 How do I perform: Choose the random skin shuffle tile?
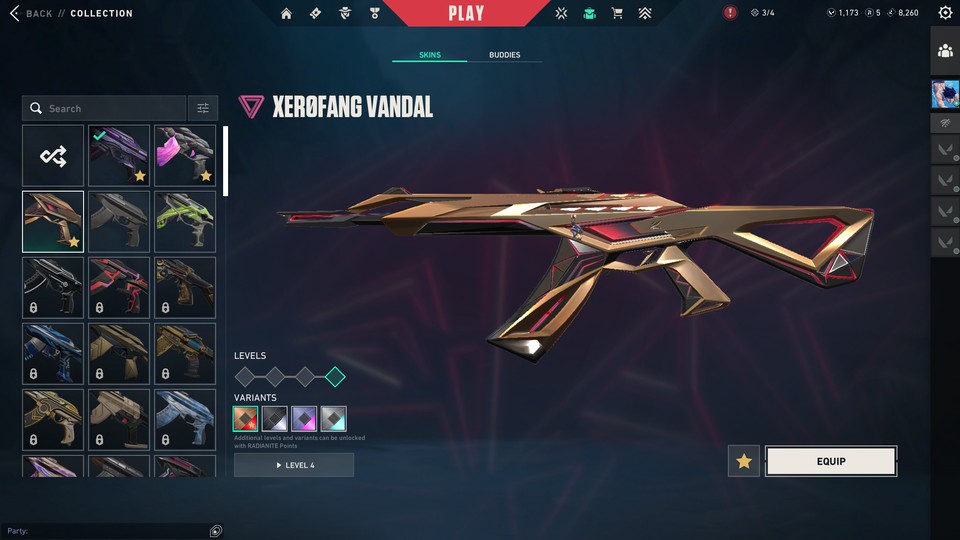(x=53, y=156)
